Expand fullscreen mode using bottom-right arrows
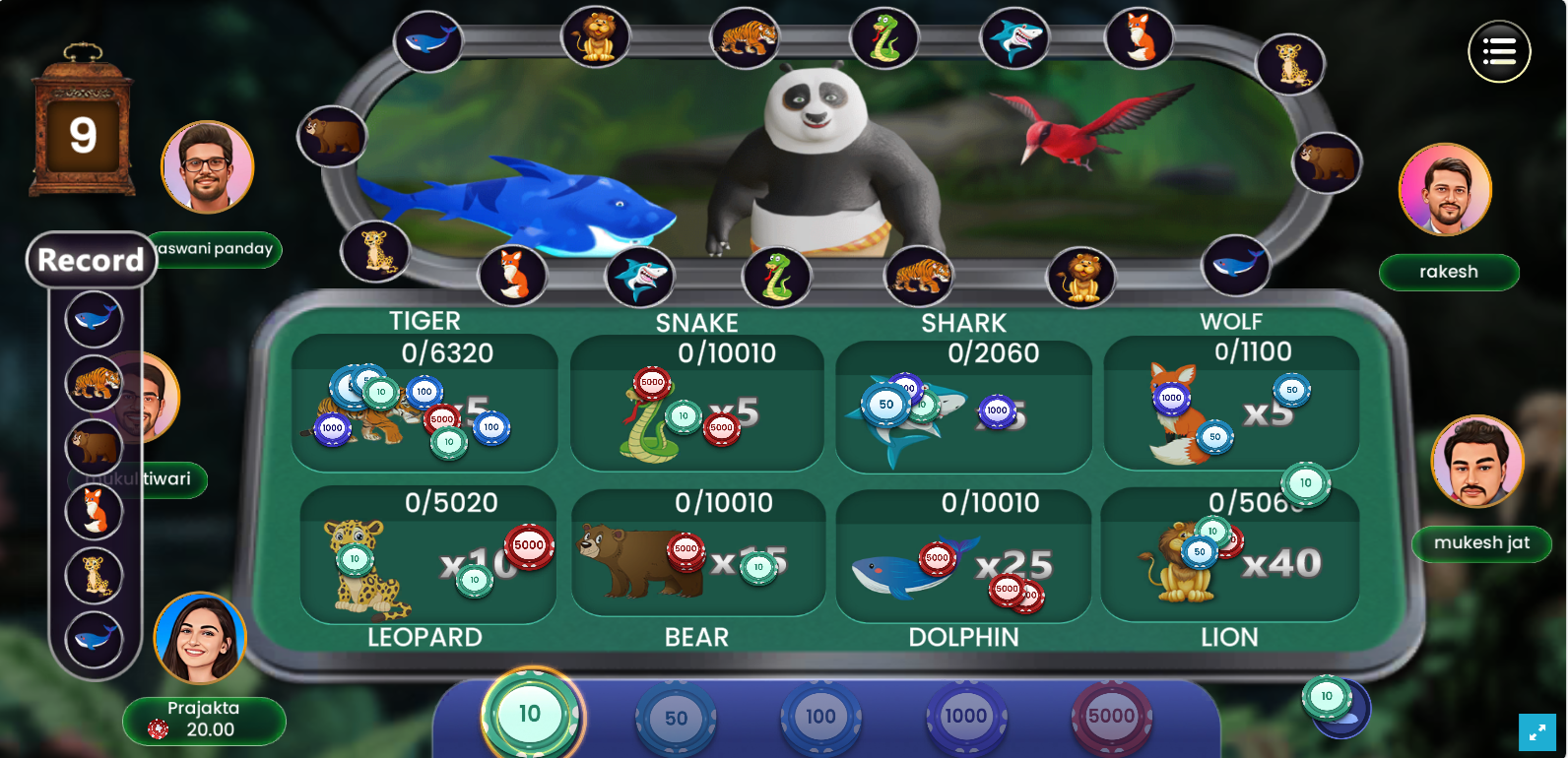 point(1538,732)
